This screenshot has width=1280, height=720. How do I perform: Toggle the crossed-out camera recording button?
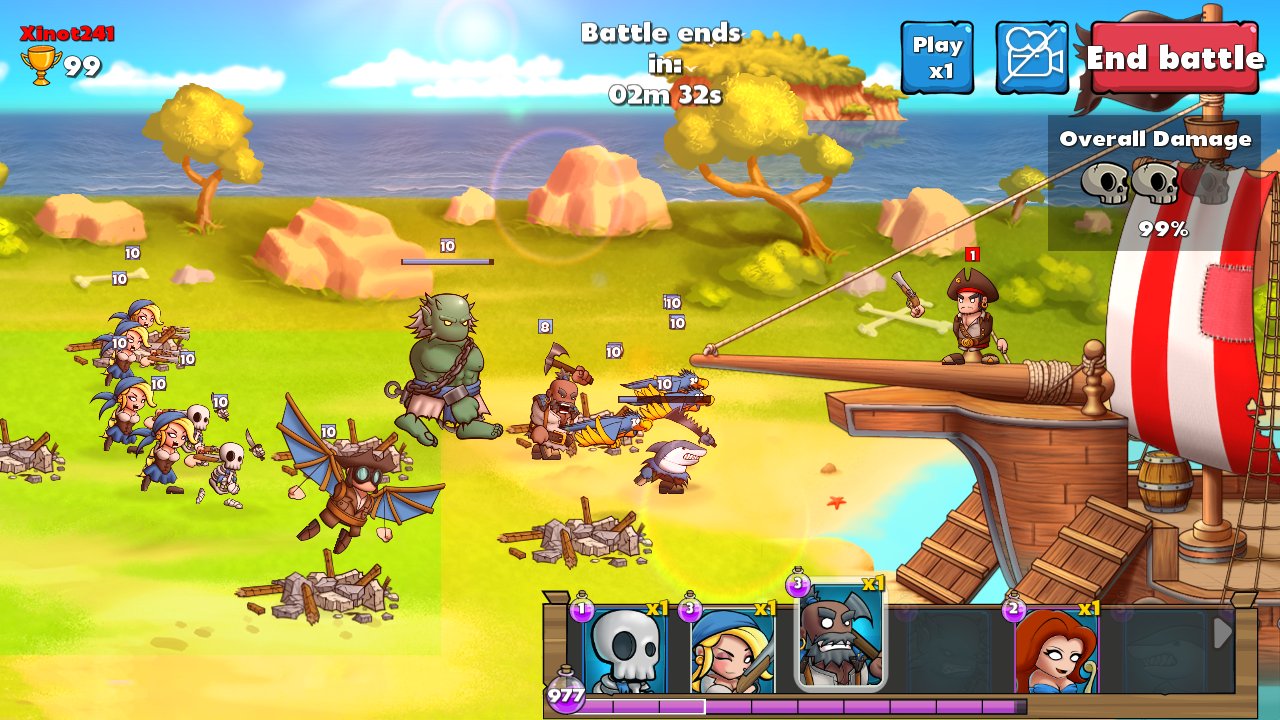click(x=1031, y=58)
